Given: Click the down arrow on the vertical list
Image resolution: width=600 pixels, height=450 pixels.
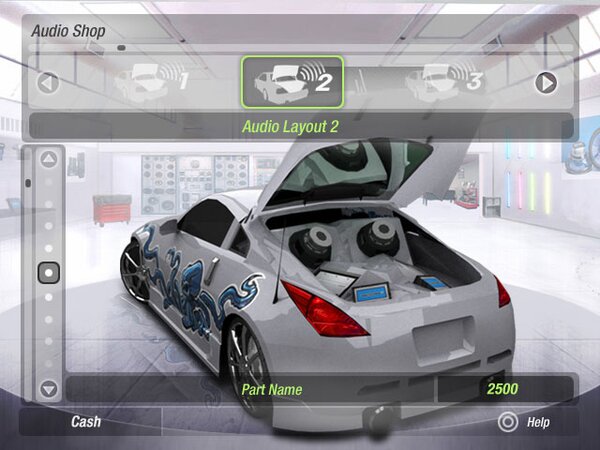Looking at the screenshot, I should (x=48, y=388).
